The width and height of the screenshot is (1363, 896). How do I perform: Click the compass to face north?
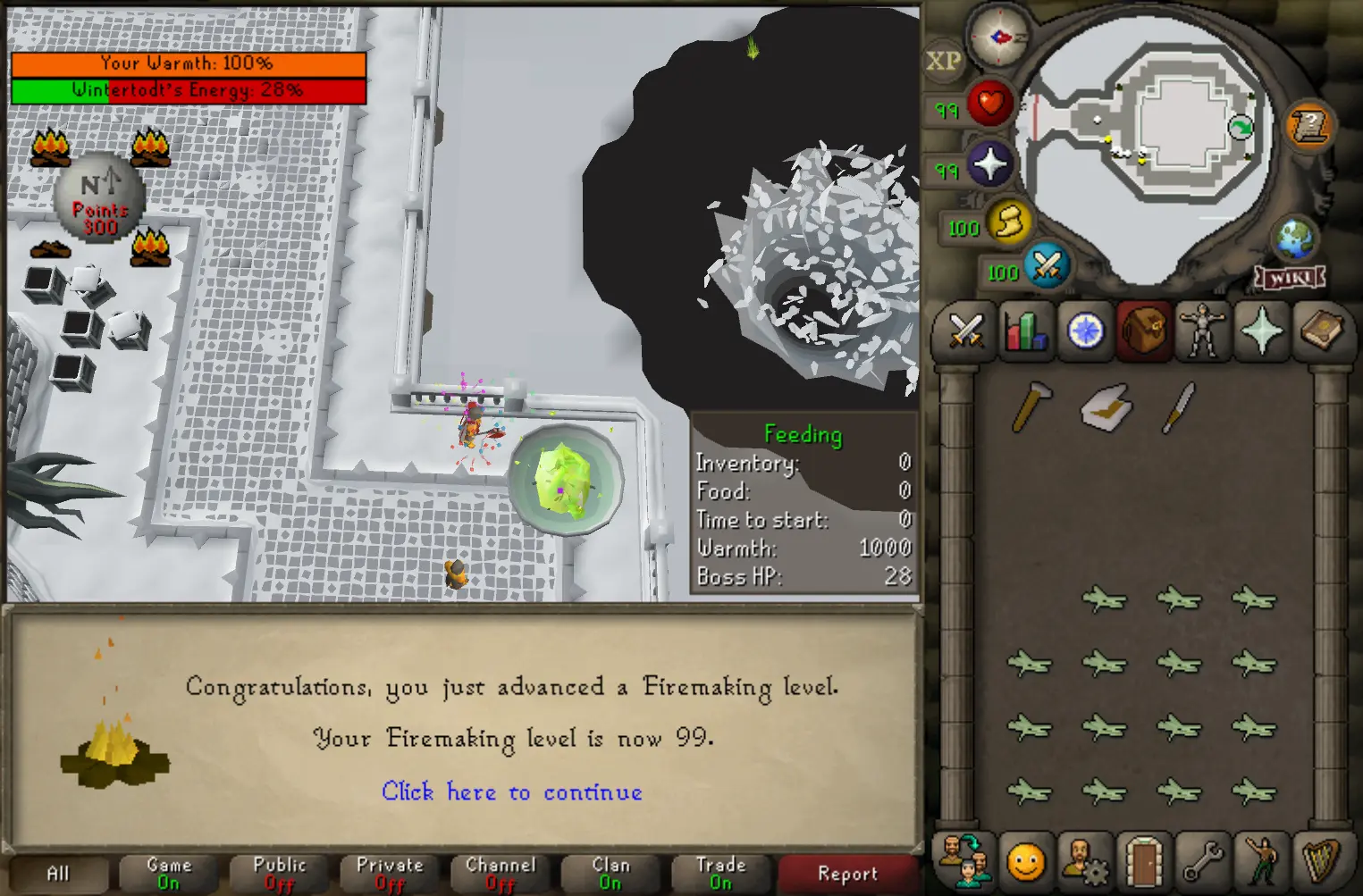coord(999,37)
